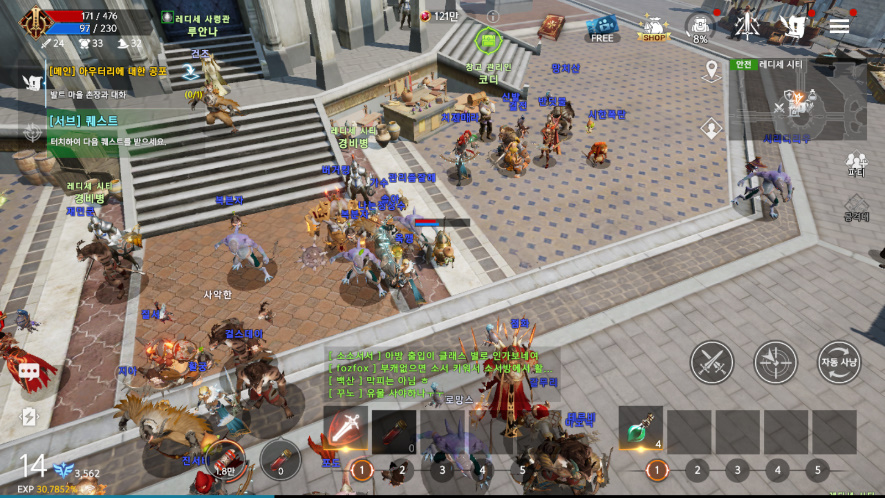
Task: Select item quick-slot page 2
Action: pos(697,470)
